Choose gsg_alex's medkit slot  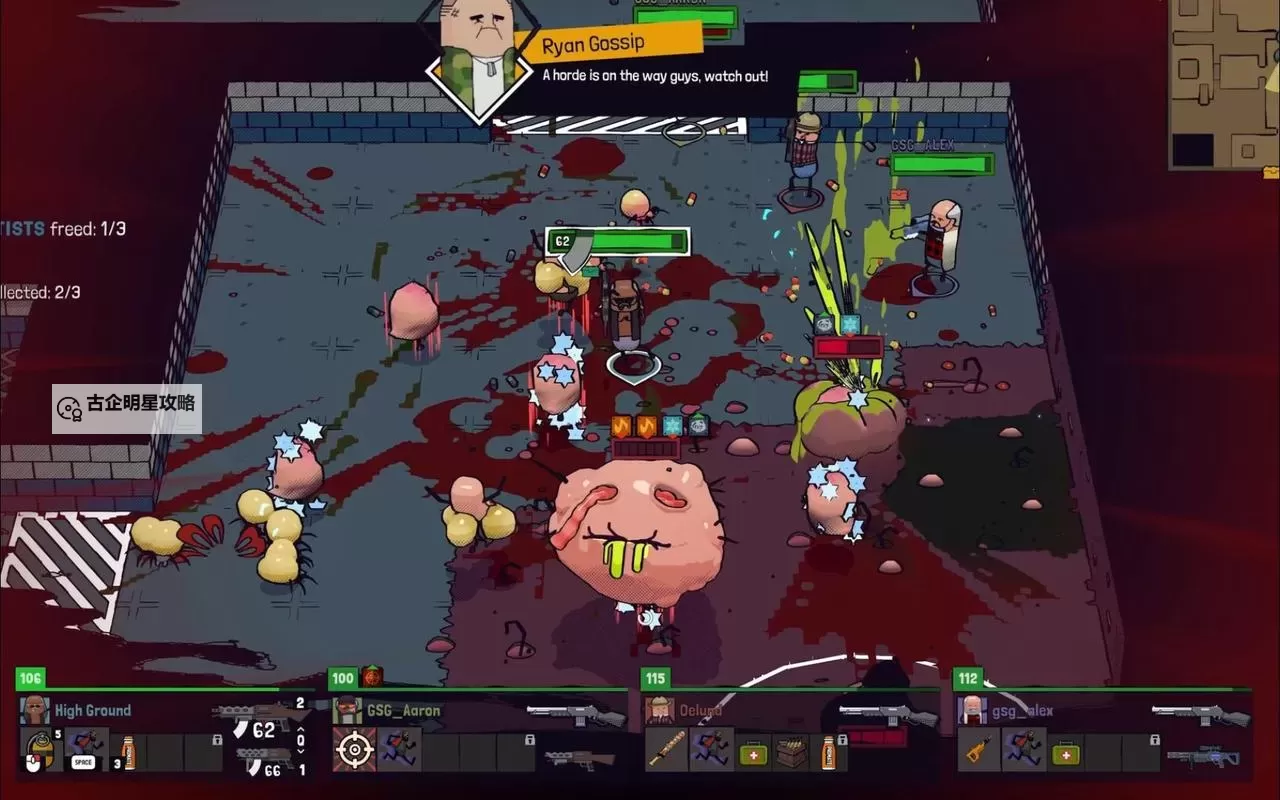(1065, 753)
